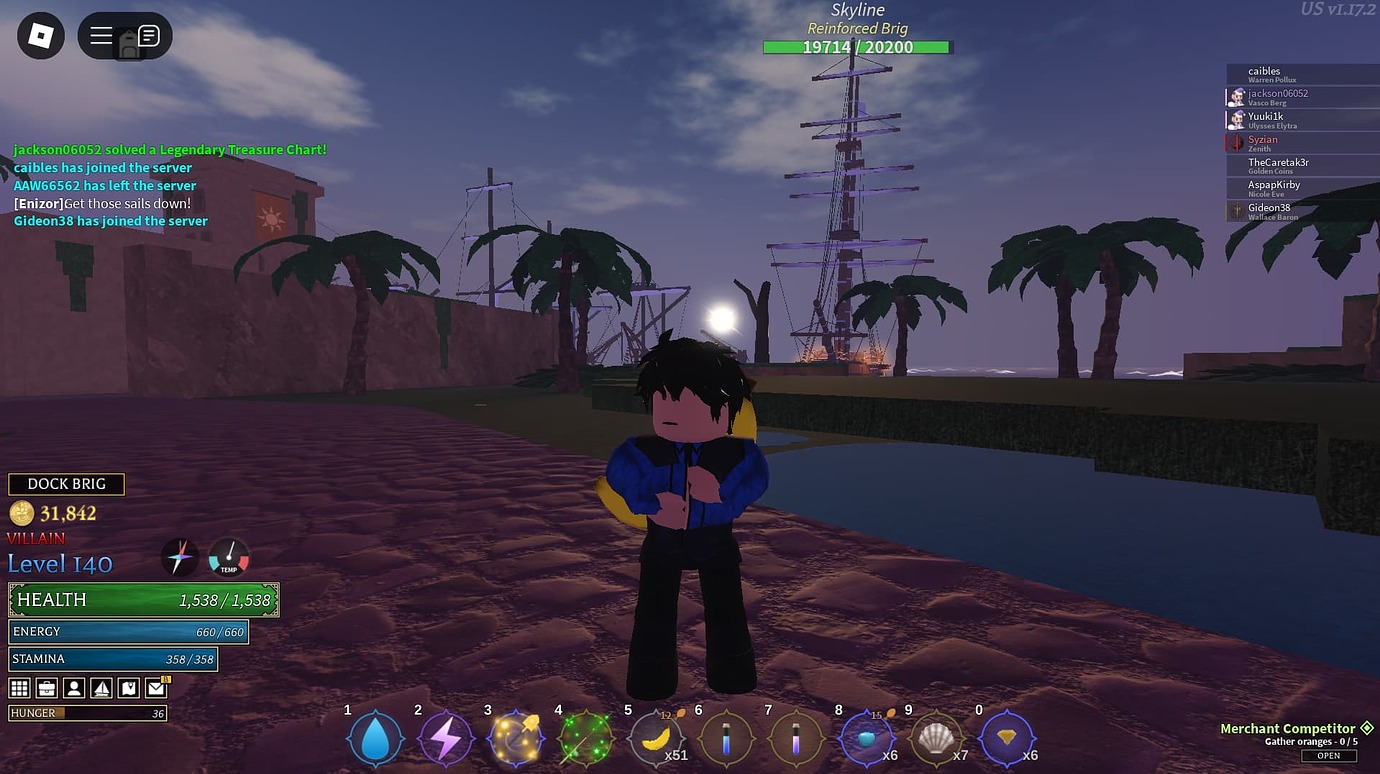
Task: Open the grid menu icon above hunger bar
Action: [18, 687]
